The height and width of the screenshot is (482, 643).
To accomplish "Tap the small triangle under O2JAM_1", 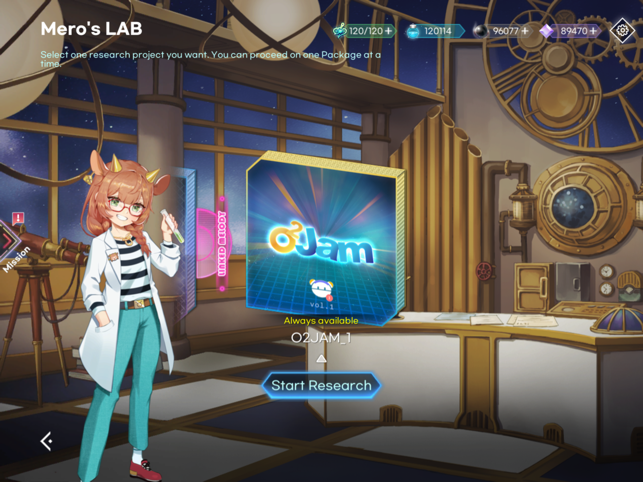I will pos(321,358).
